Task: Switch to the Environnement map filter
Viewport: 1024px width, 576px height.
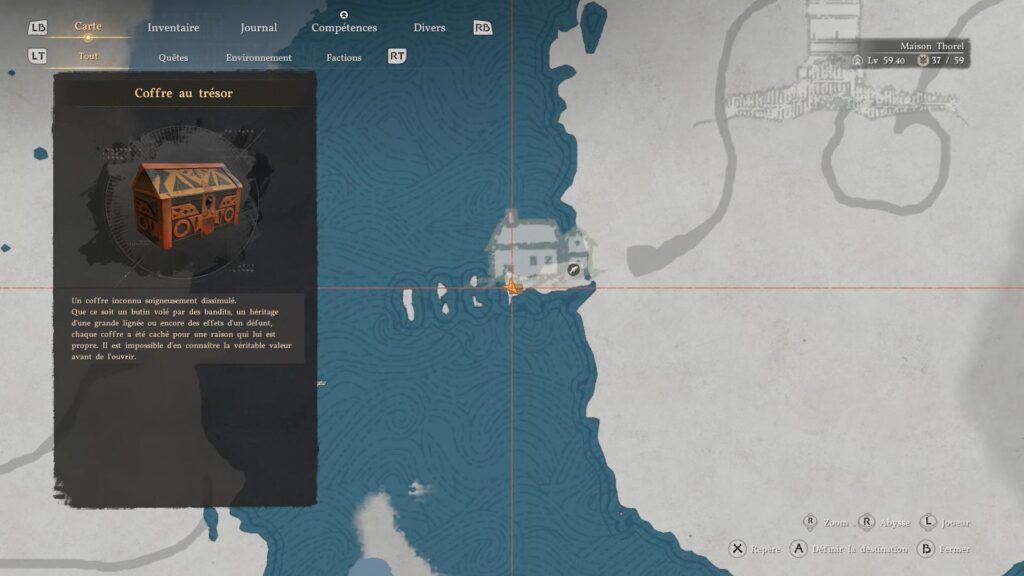Action: point(259,57)
